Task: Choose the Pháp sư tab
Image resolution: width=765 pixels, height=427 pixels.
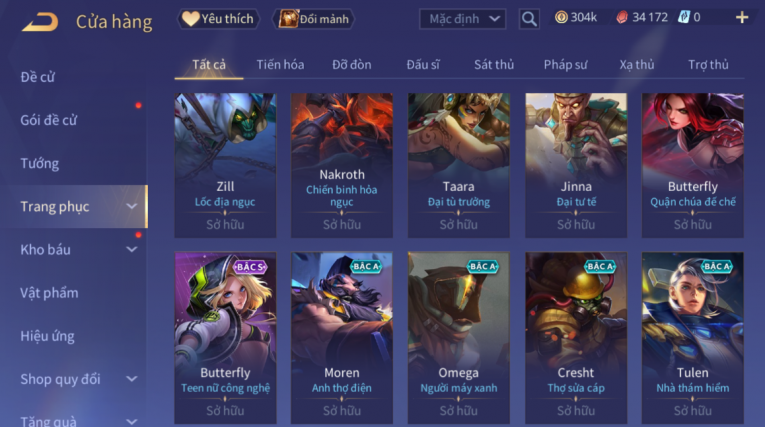Action: point(565,65)
